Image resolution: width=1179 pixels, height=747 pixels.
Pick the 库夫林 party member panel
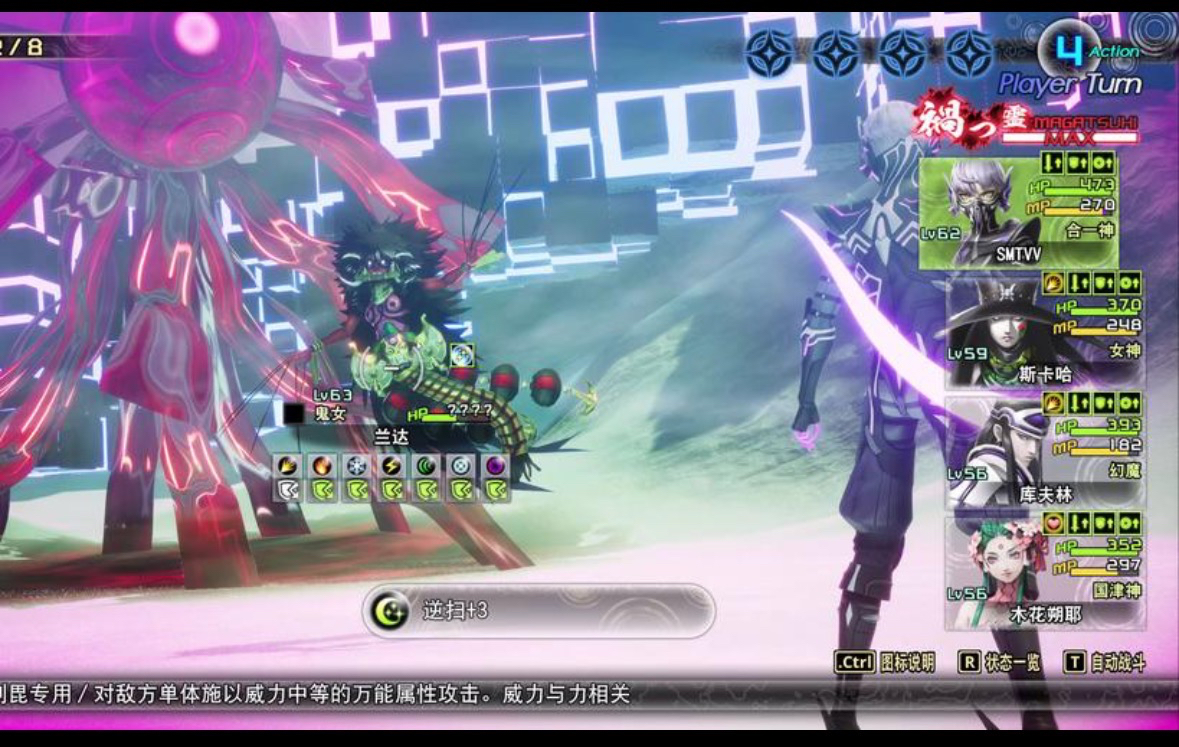(1045, 450)
